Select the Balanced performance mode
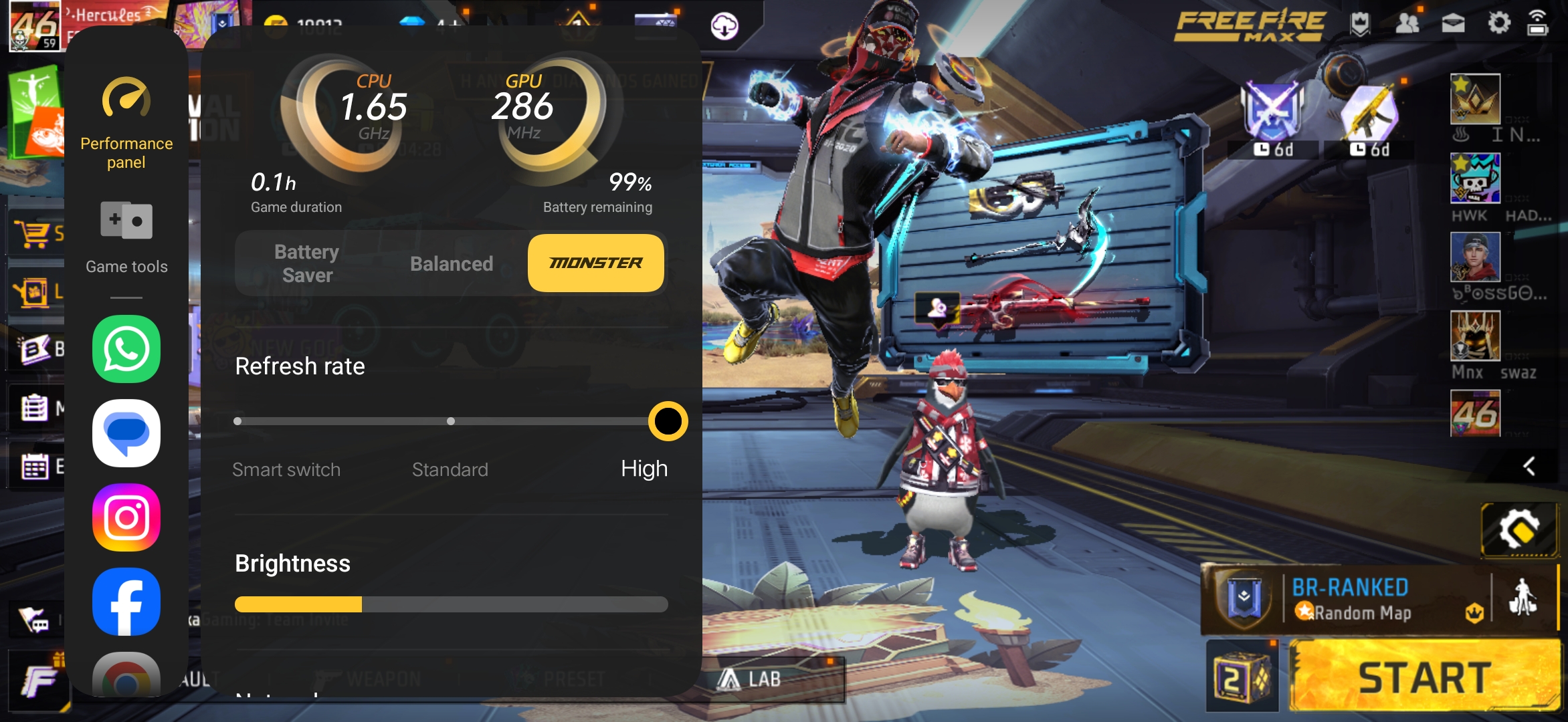Viewport: 1568px width, 722px height. (x=452, y=263)
